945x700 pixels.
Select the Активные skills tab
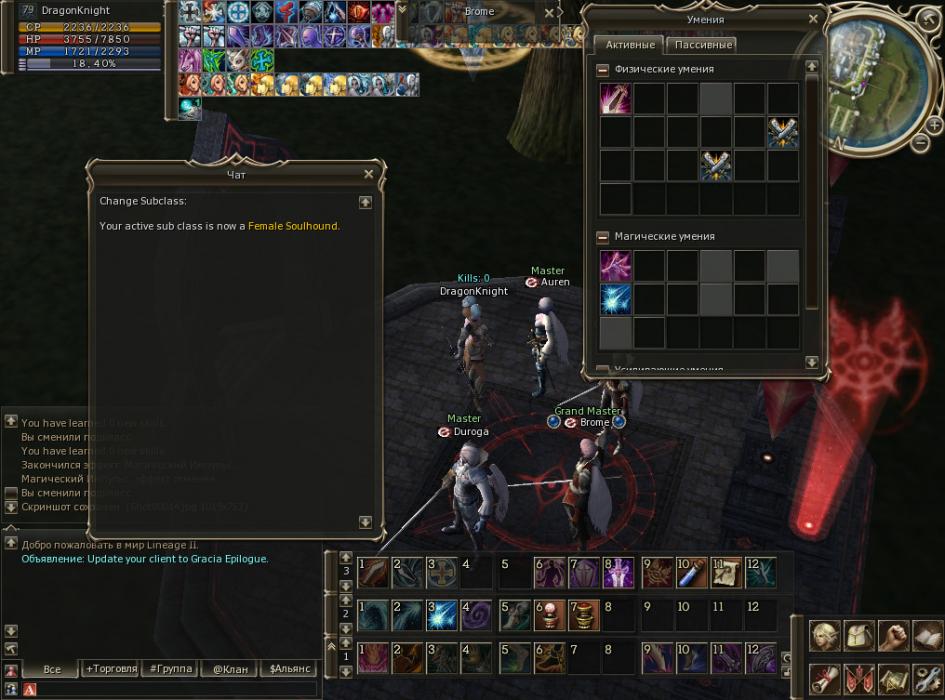tap(630, 45)
